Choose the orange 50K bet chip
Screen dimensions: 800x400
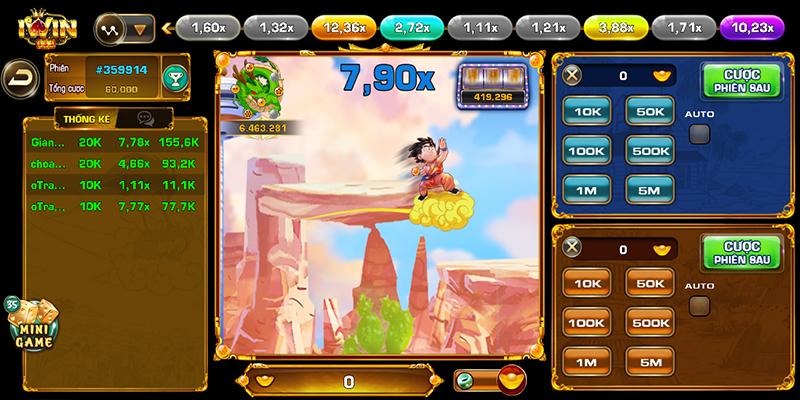coord(650,284)
